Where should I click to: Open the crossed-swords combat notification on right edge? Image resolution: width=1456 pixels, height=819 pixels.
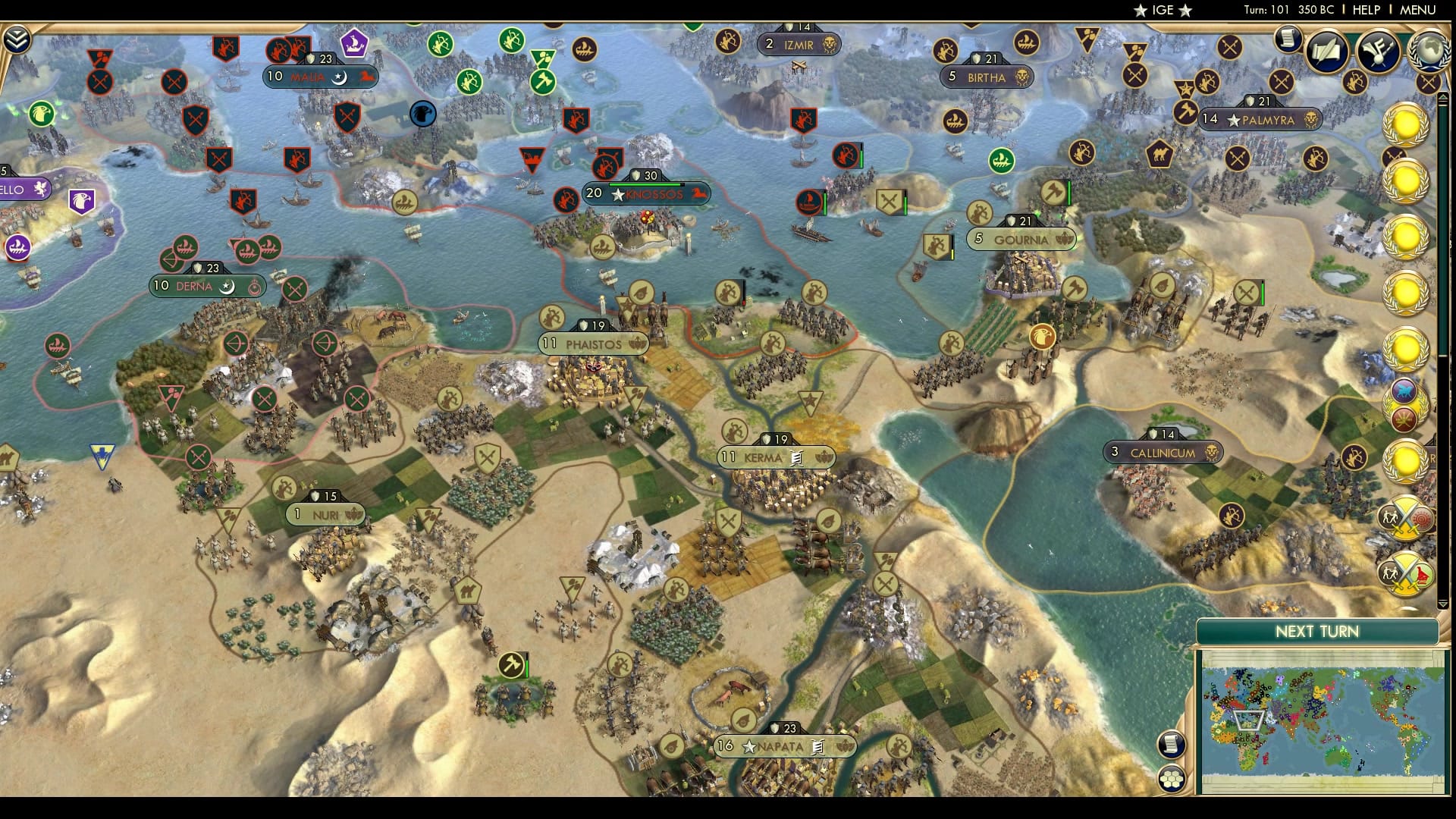1405,518
